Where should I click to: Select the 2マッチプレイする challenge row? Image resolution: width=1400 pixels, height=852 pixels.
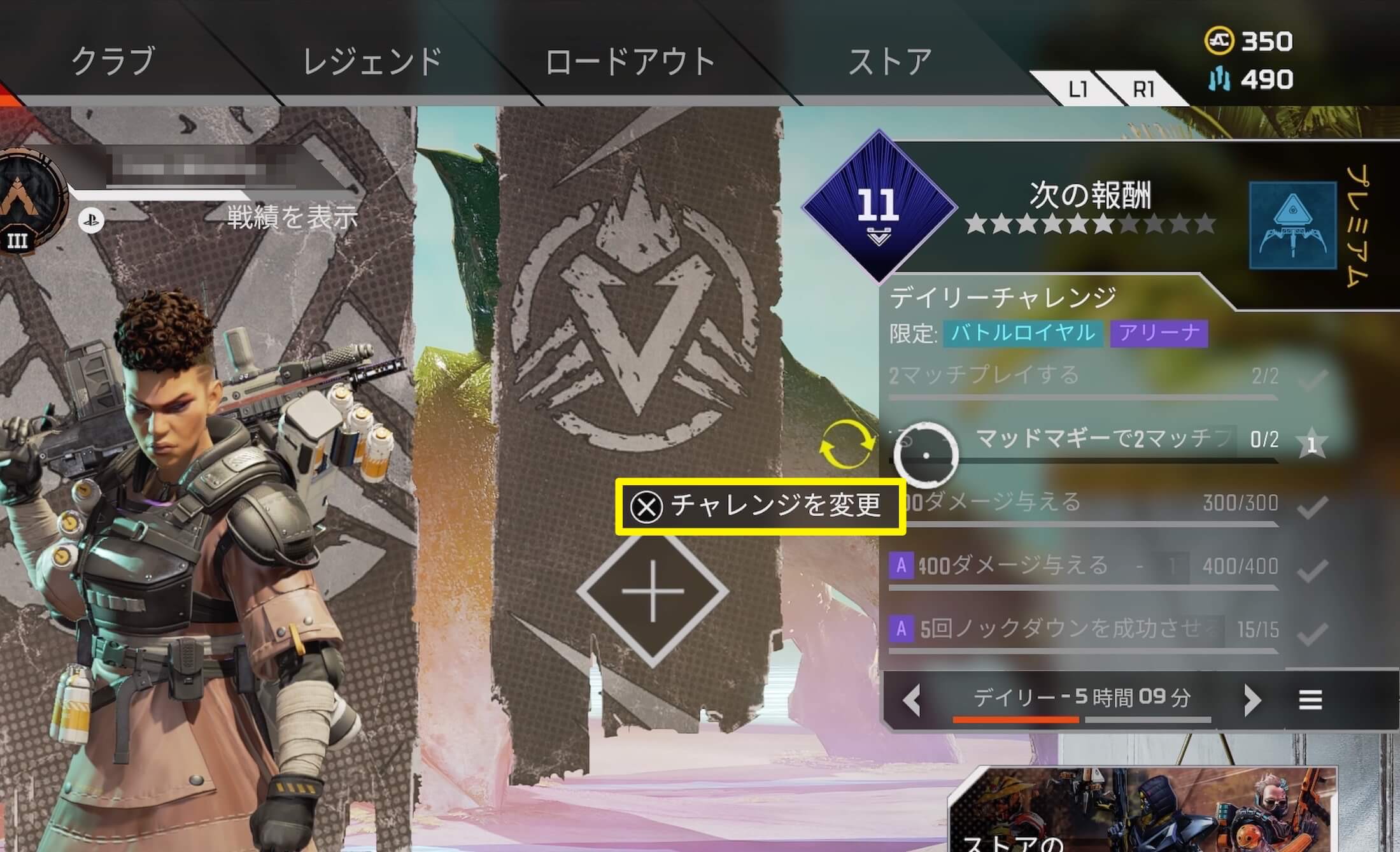[1082, 376]
